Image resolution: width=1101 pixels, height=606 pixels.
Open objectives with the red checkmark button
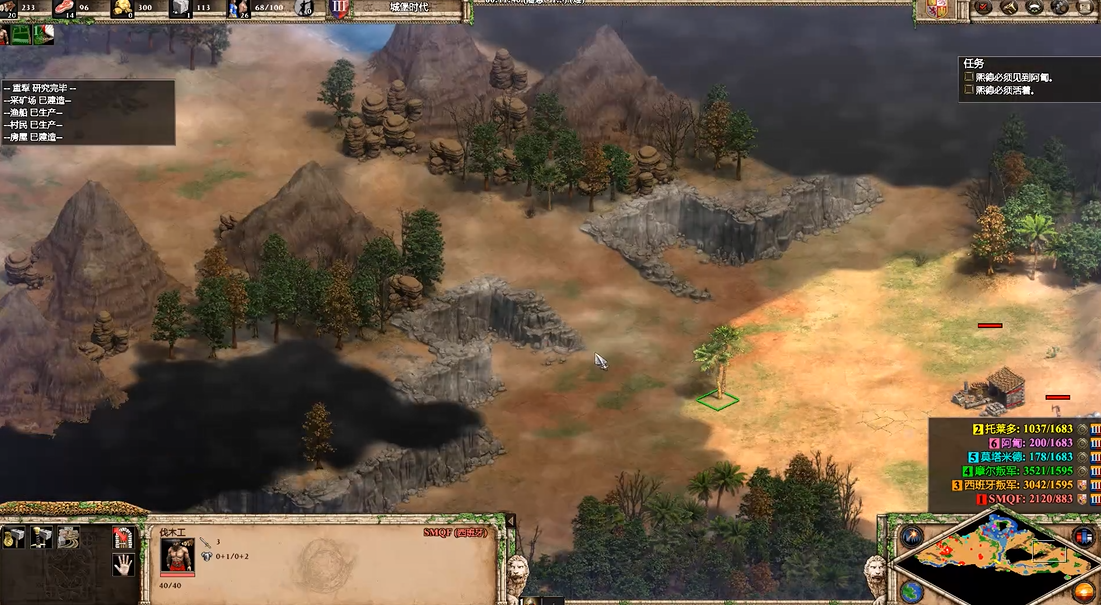click(x=984, y=9)
